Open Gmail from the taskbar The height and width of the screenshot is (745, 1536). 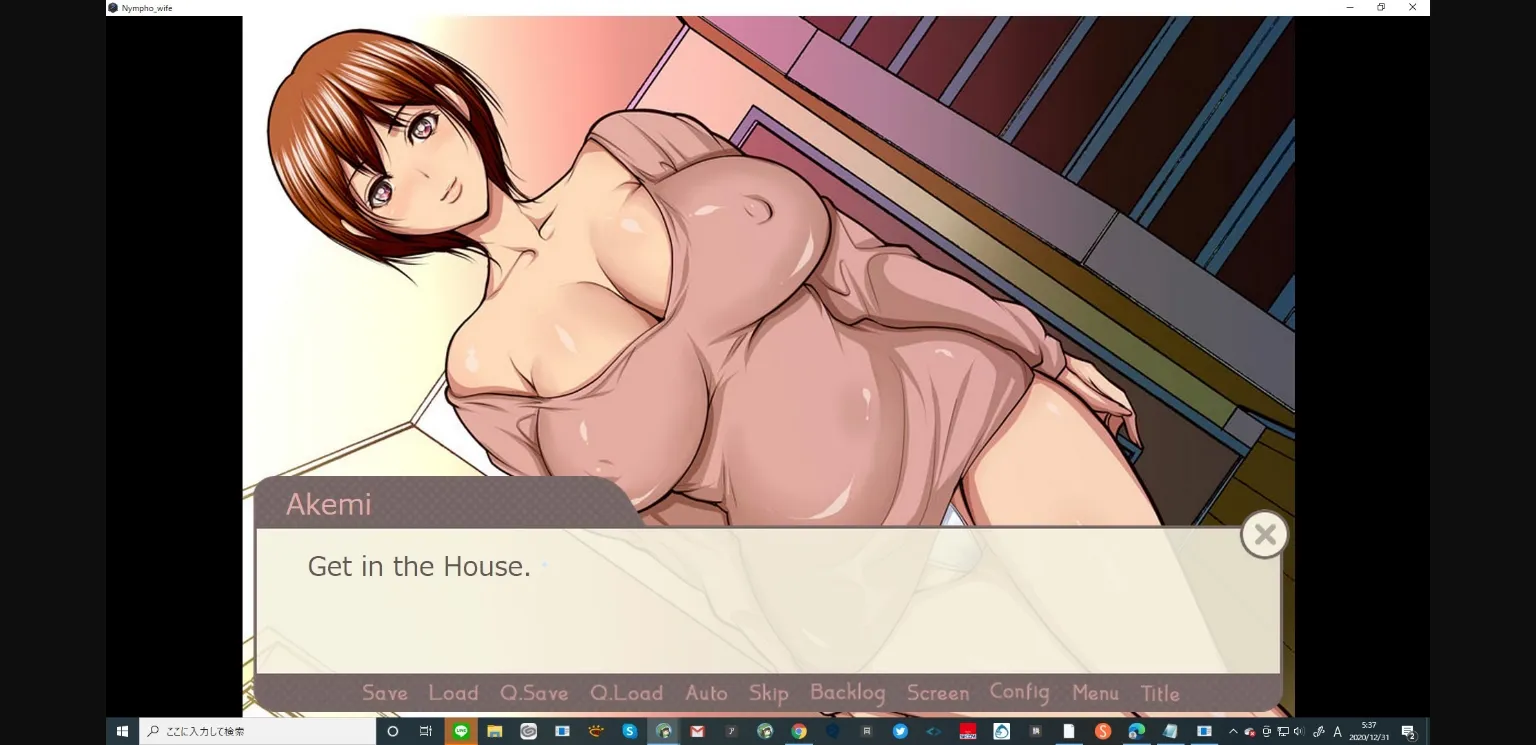pos(697,731)
